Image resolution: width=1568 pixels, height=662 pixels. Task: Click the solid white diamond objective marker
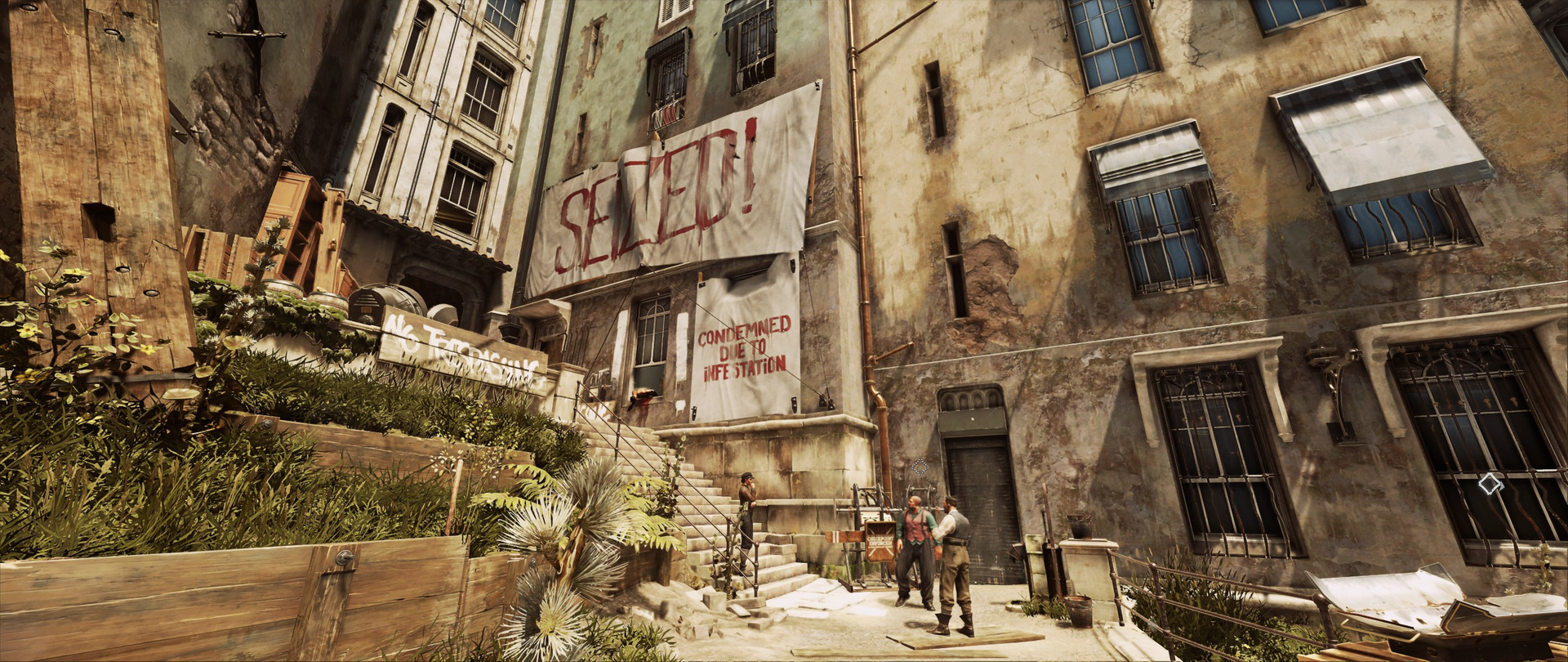click(1490, 484)
